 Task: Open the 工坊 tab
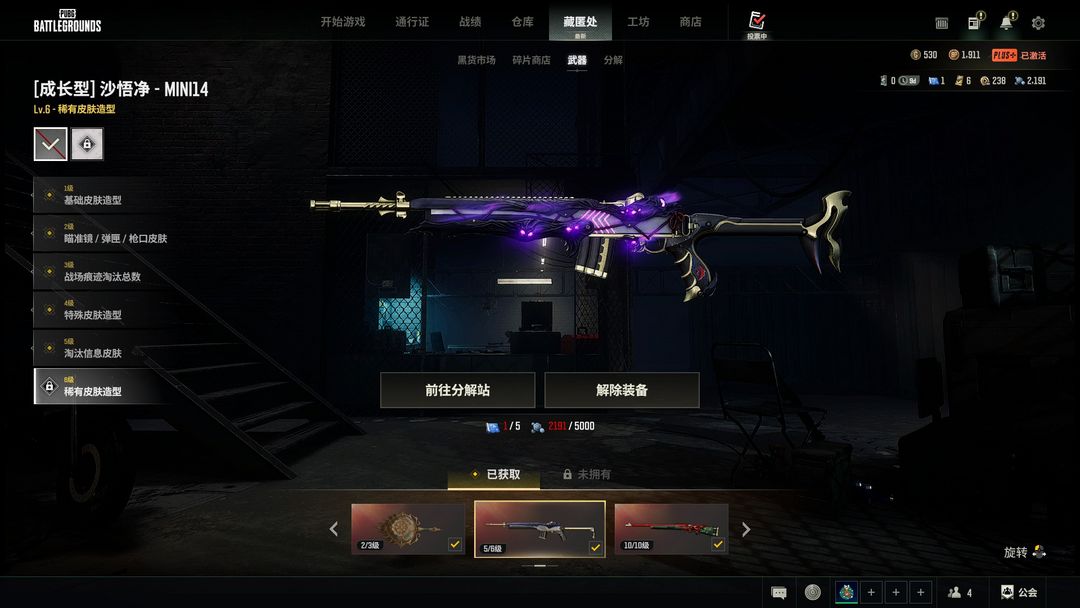coord(638,22)
